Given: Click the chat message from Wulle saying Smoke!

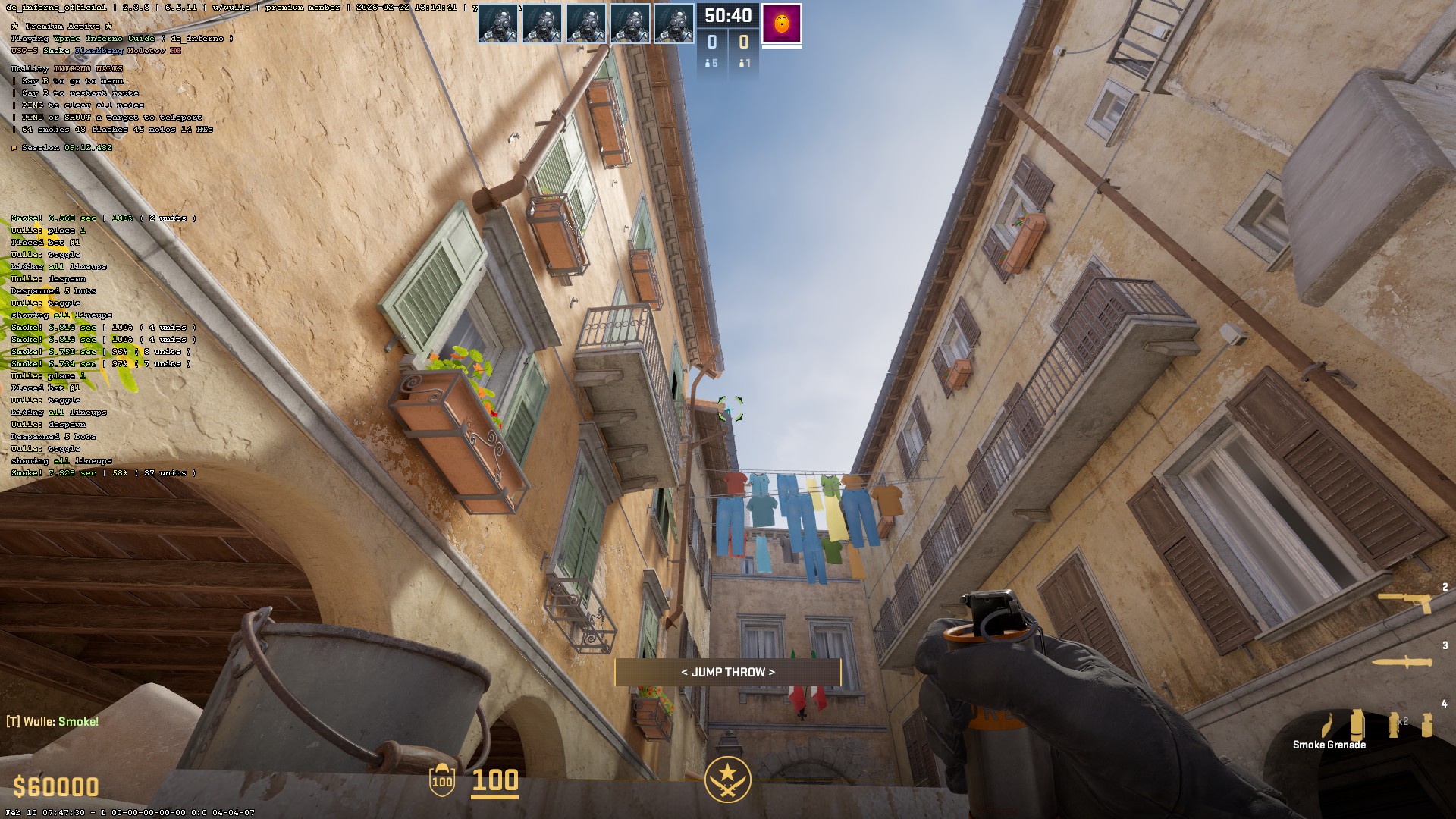Looking at the screenshot, I should 52,721.
